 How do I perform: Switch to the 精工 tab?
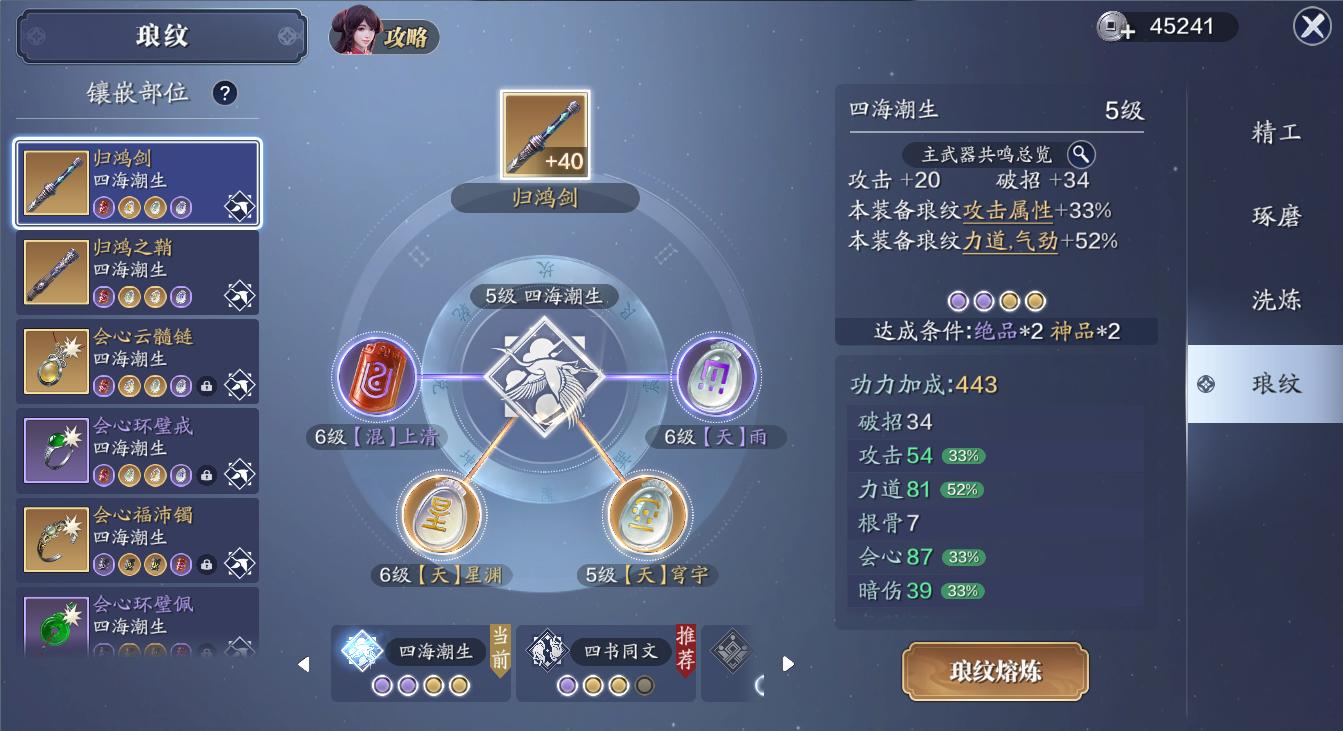click(1274, 133)
